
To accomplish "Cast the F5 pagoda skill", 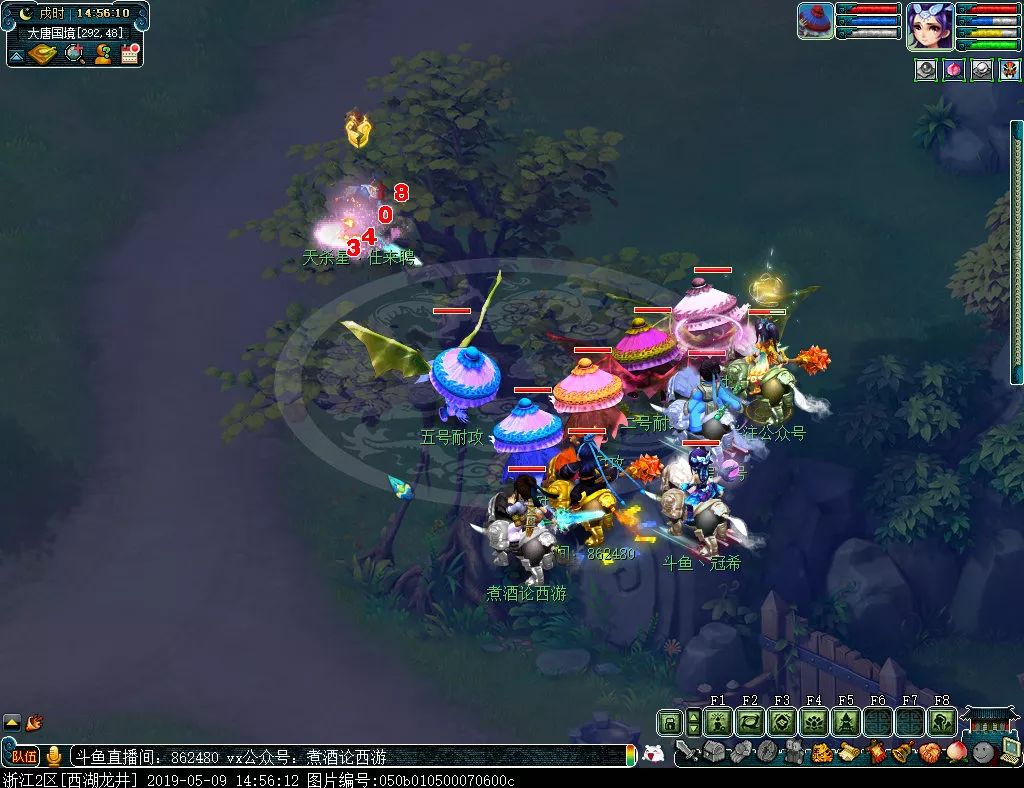I will pyautogui.click(x=846, y=722).
